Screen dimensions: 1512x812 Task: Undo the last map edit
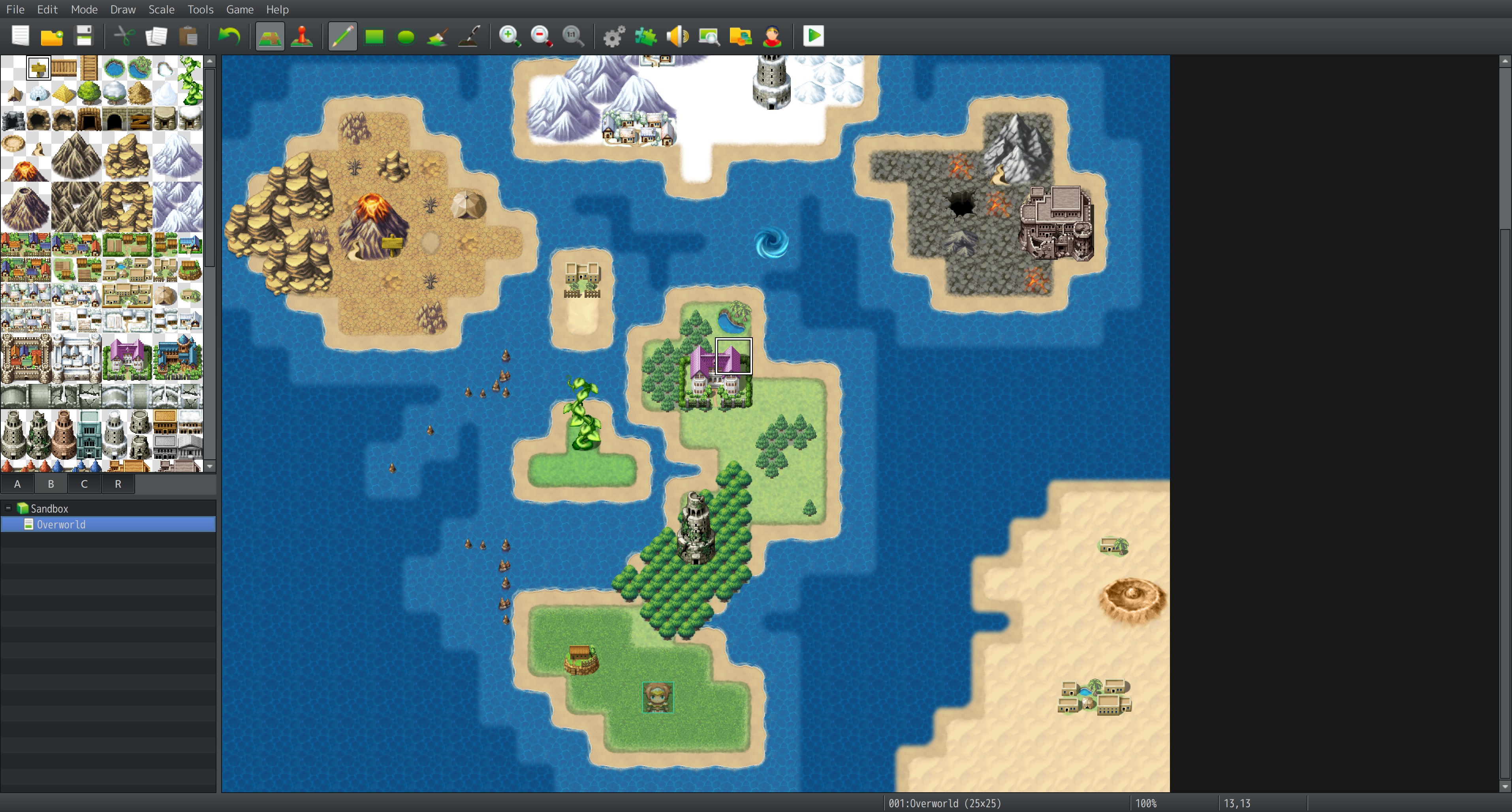229,36
